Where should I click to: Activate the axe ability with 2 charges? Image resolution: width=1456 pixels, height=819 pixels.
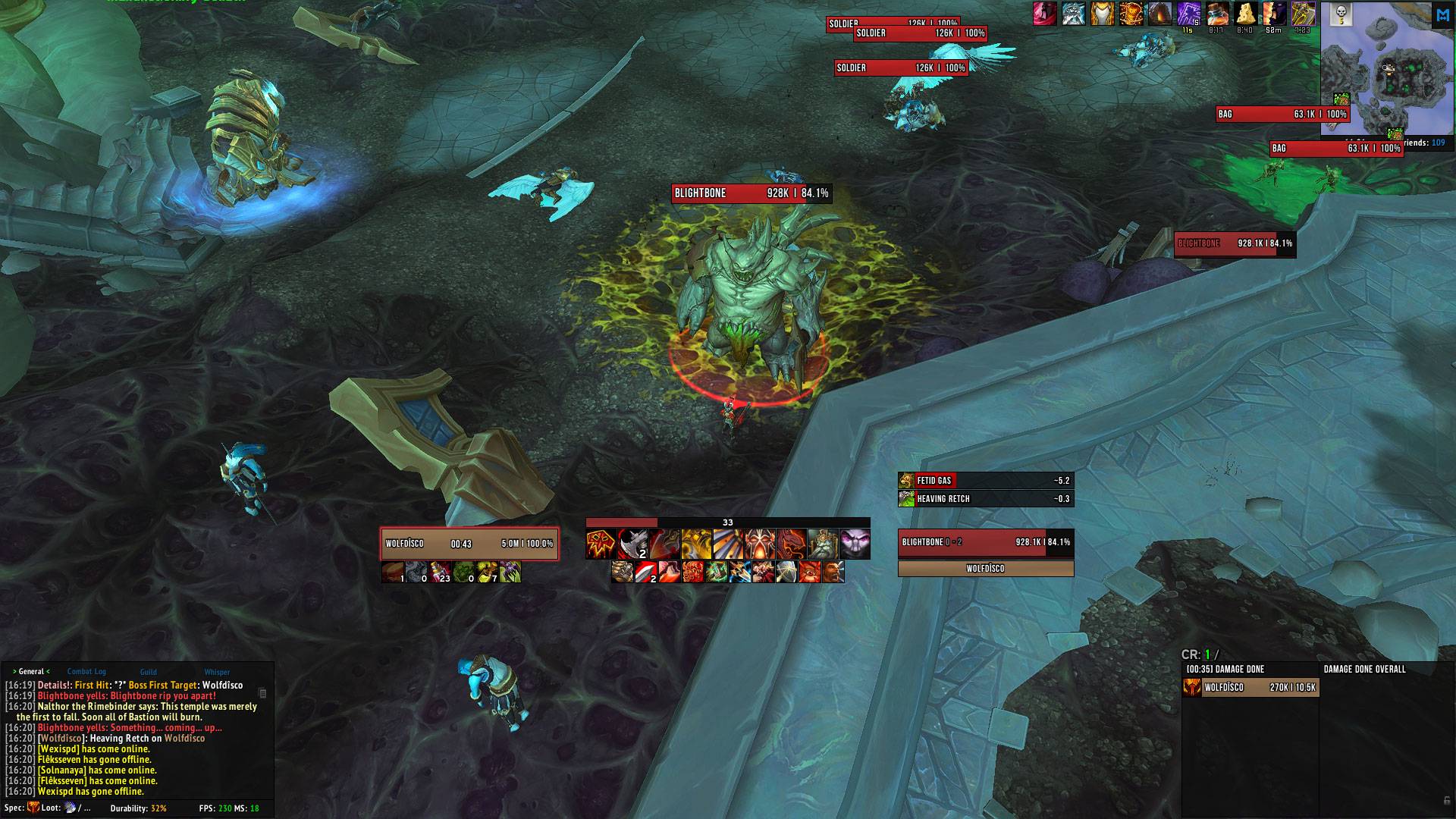(x=632, y=544)
